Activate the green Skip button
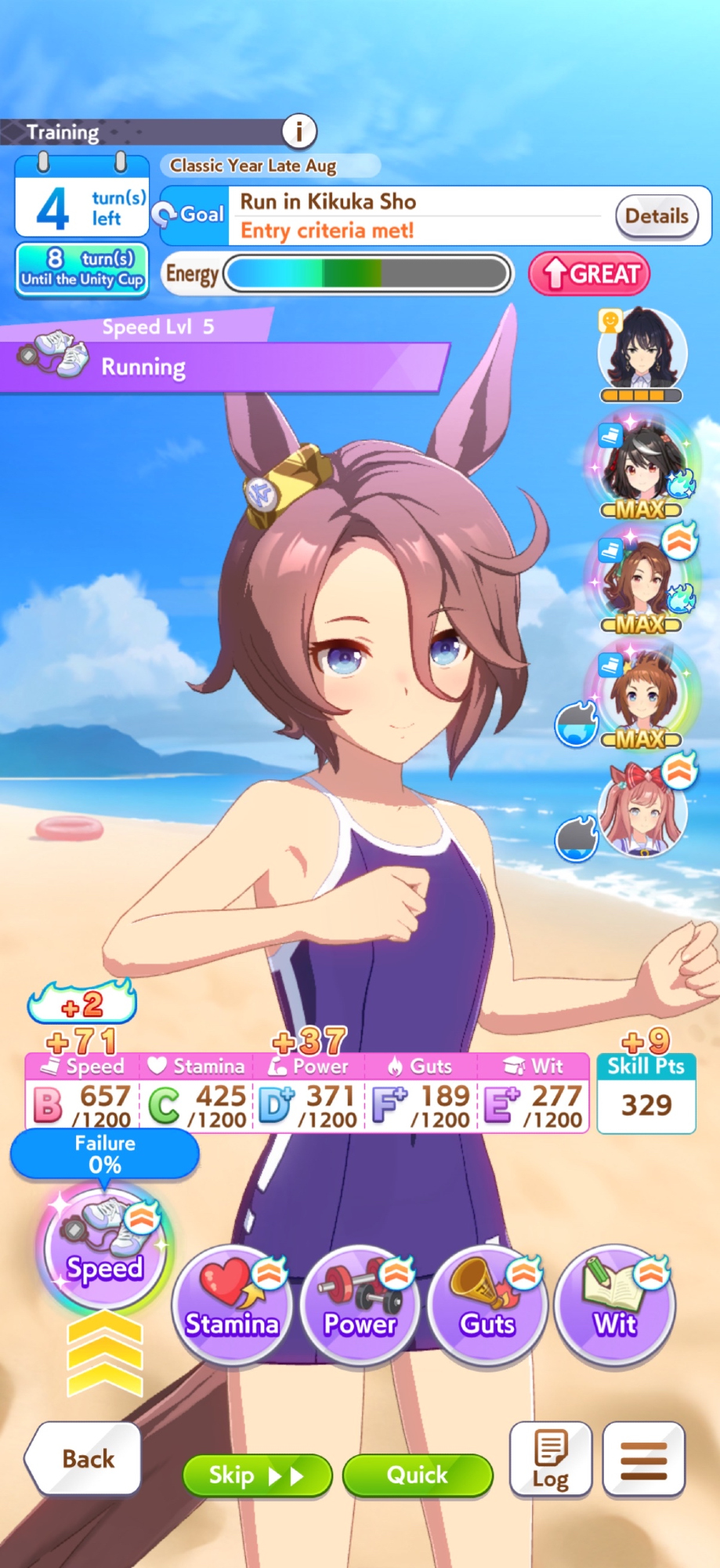The height and width of the screenshot is (1568, 720). 256,1475
